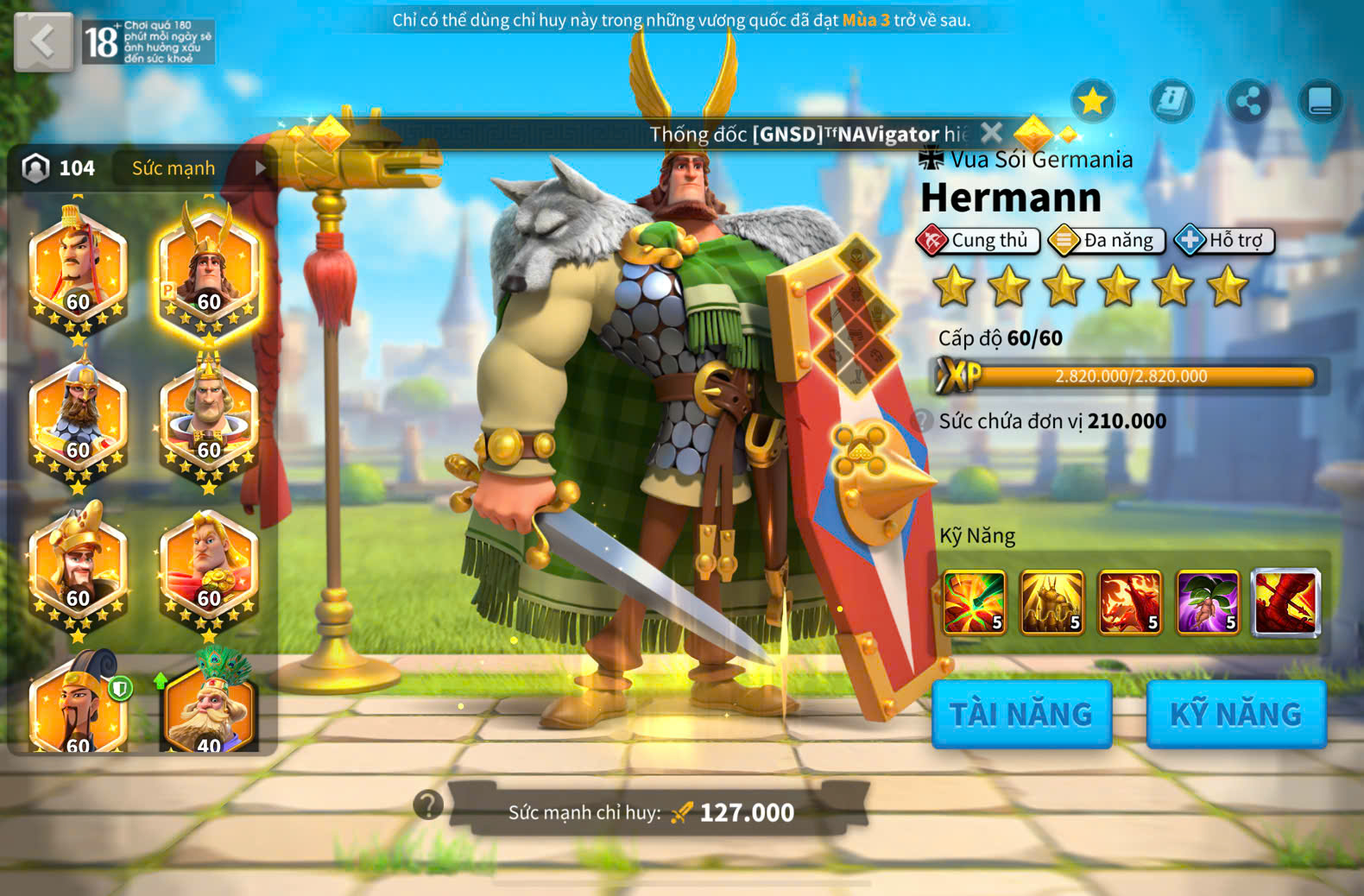Select the level 40 peacock-feather commander
This screenshot has height=896, width=1364.
[x=208, y=704]
